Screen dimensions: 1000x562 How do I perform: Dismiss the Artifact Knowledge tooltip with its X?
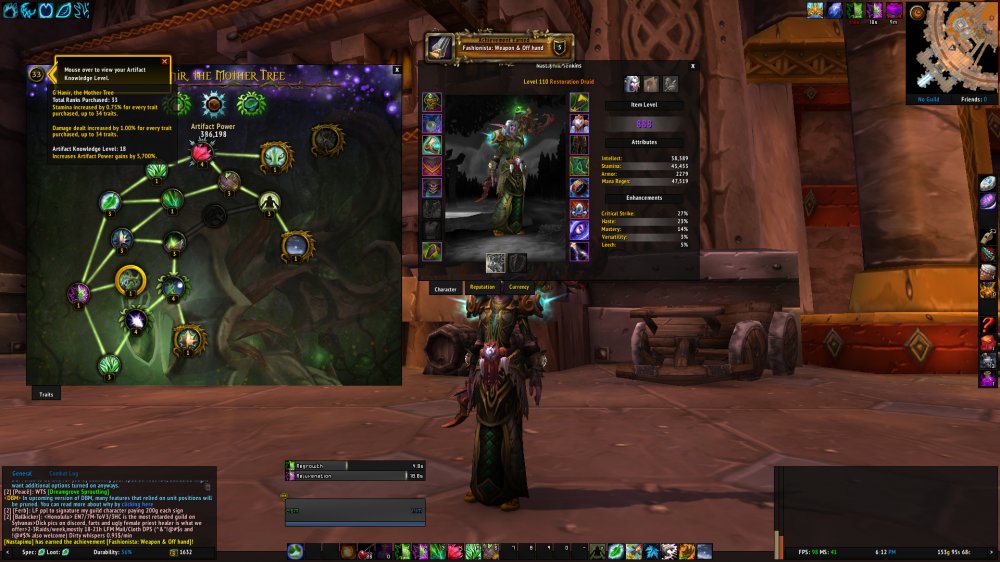coord(165,61)
